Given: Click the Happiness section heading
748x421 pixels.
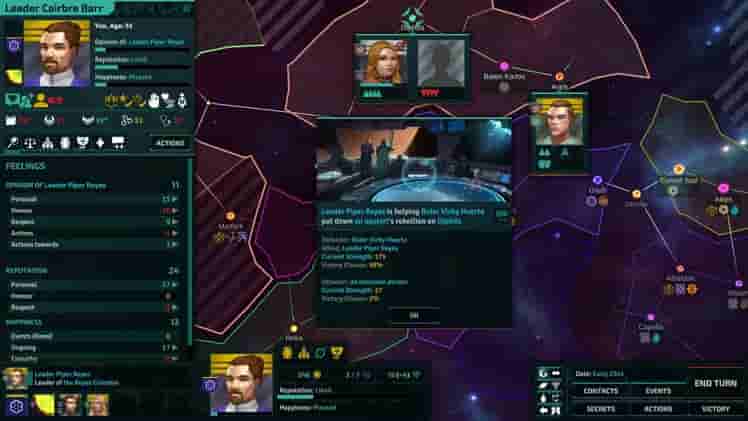Looking at the screenshot, I should pyautogui.click(x=26, y=322).
